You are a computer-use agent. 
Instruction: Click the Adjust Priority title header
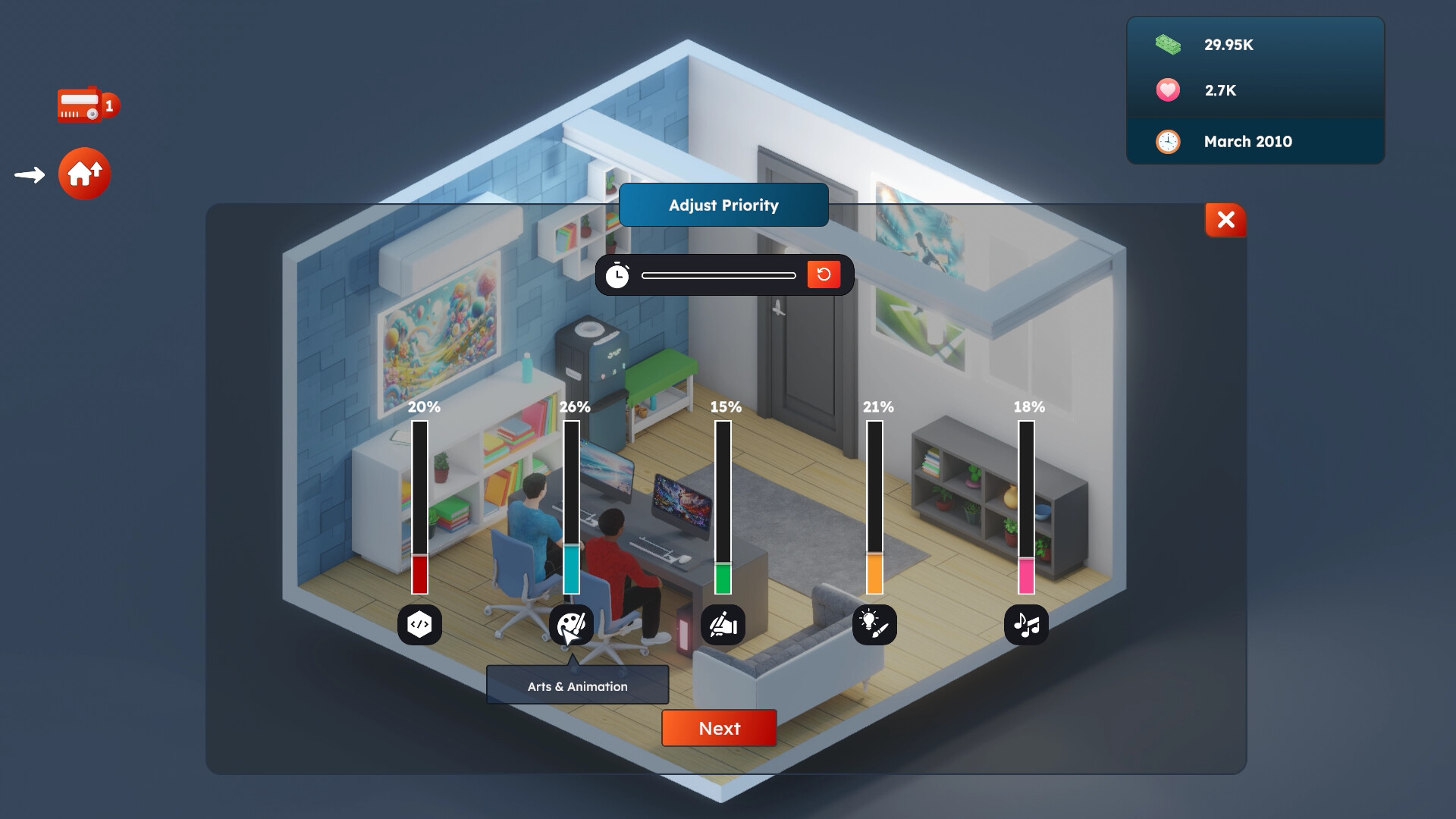pos(723,205)
